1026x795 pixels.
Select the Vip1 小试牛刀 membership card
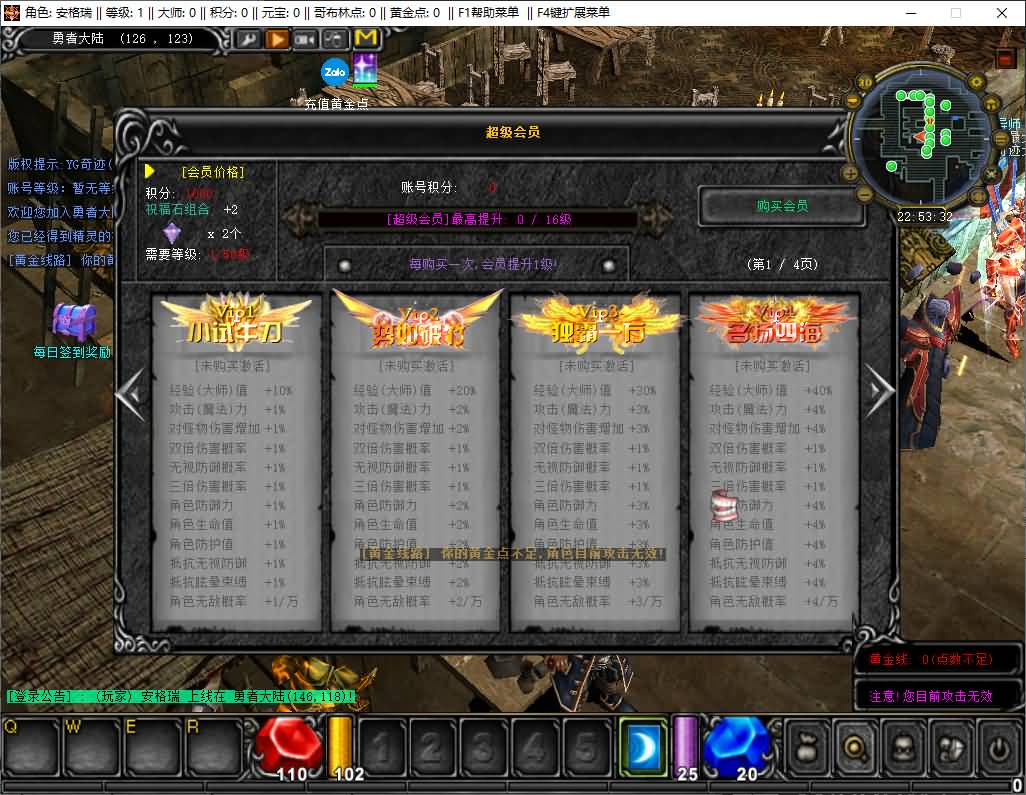click(x=237, y=460)
